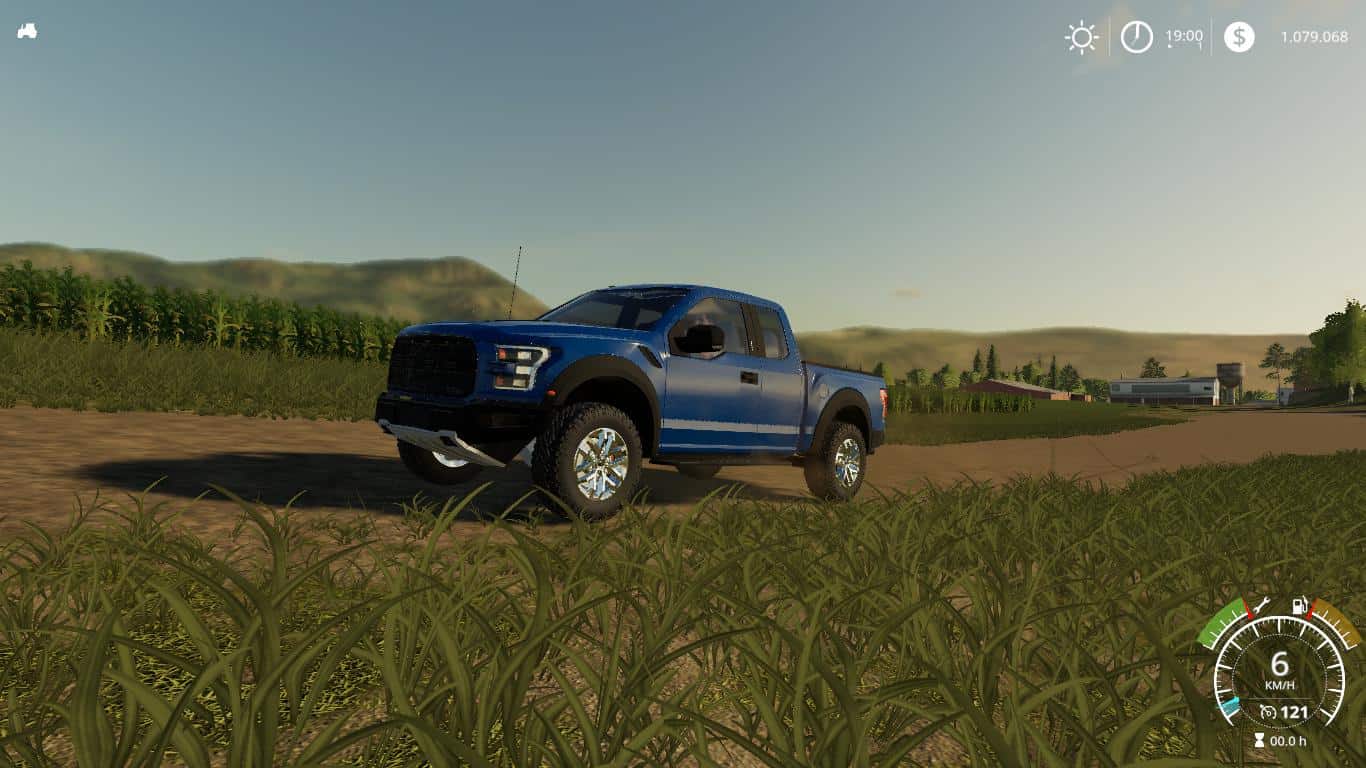This screenshot has width=1366, height=768.
Task: Select the 121 cruise speed value
Action: tap(1293, 710)
